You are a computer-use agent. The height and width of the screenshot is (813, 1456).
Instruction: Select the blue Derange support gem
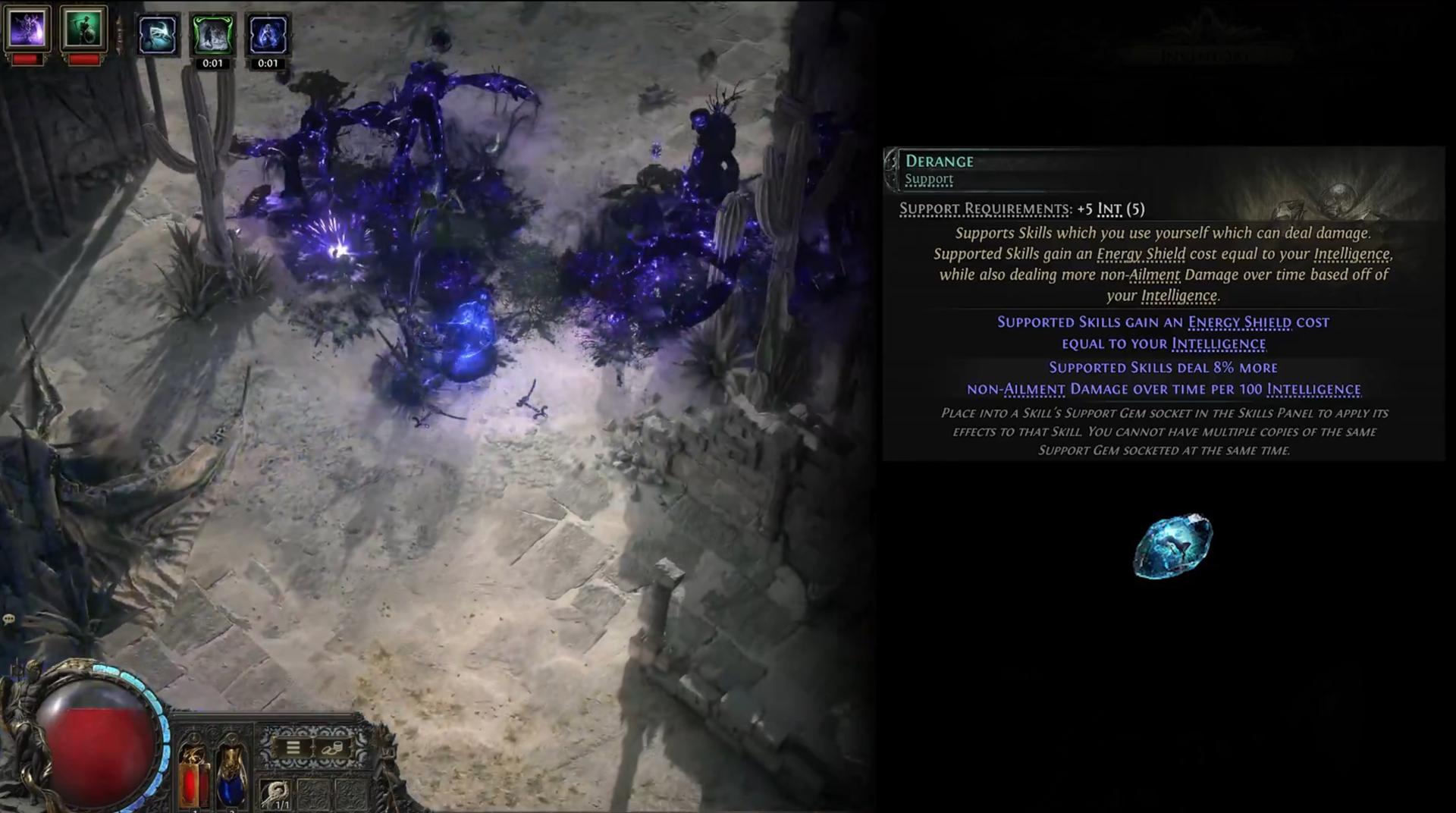tap(1172, 546)
